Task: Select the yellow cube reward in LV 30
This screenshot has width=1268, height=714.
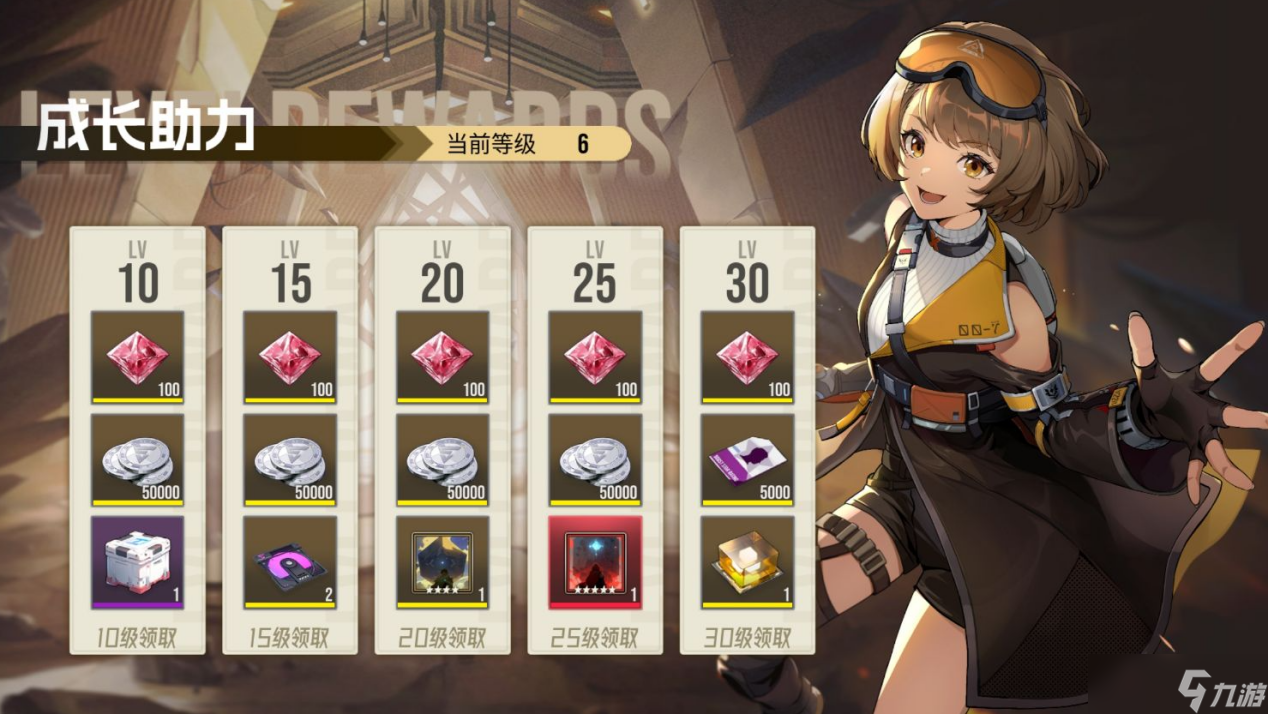Action: (x=747, y=562)
